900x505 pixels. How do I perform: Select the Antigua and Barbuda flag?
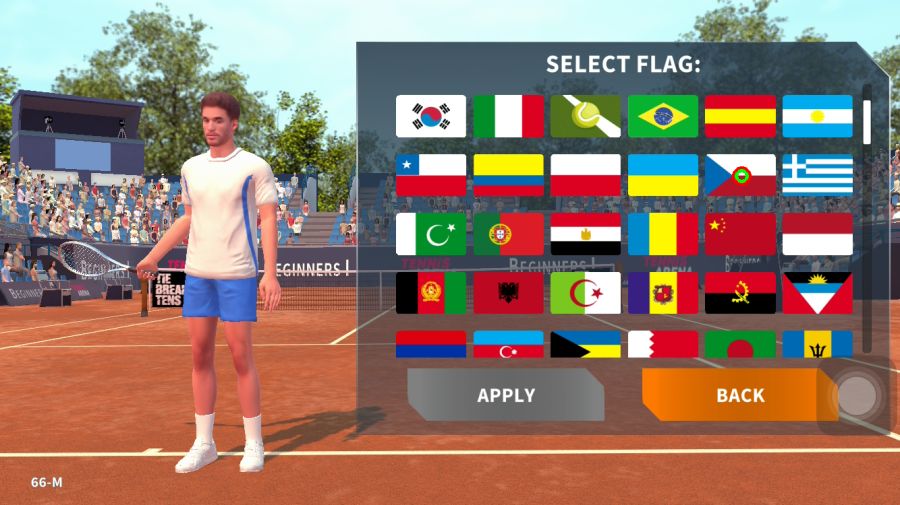click(x=817, y=293)
